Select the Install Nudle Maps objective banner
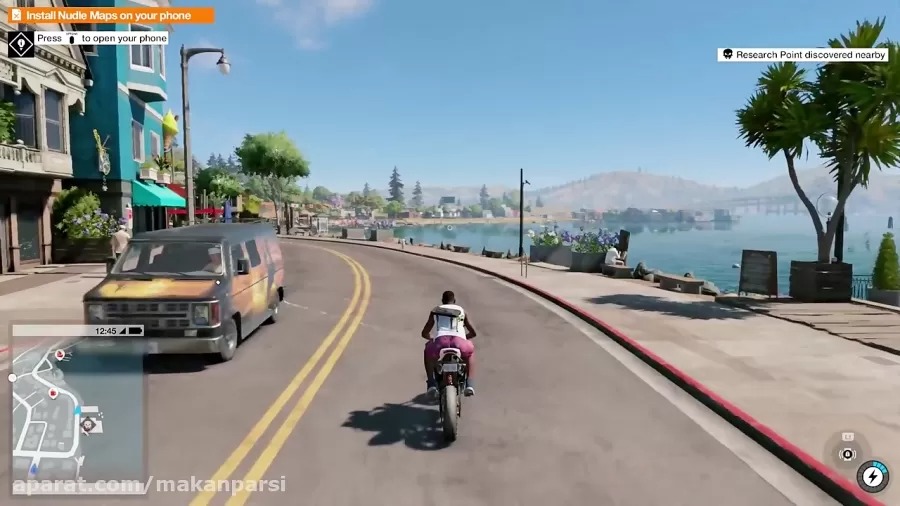Viewport: 900px width, 506px height. 111,15
